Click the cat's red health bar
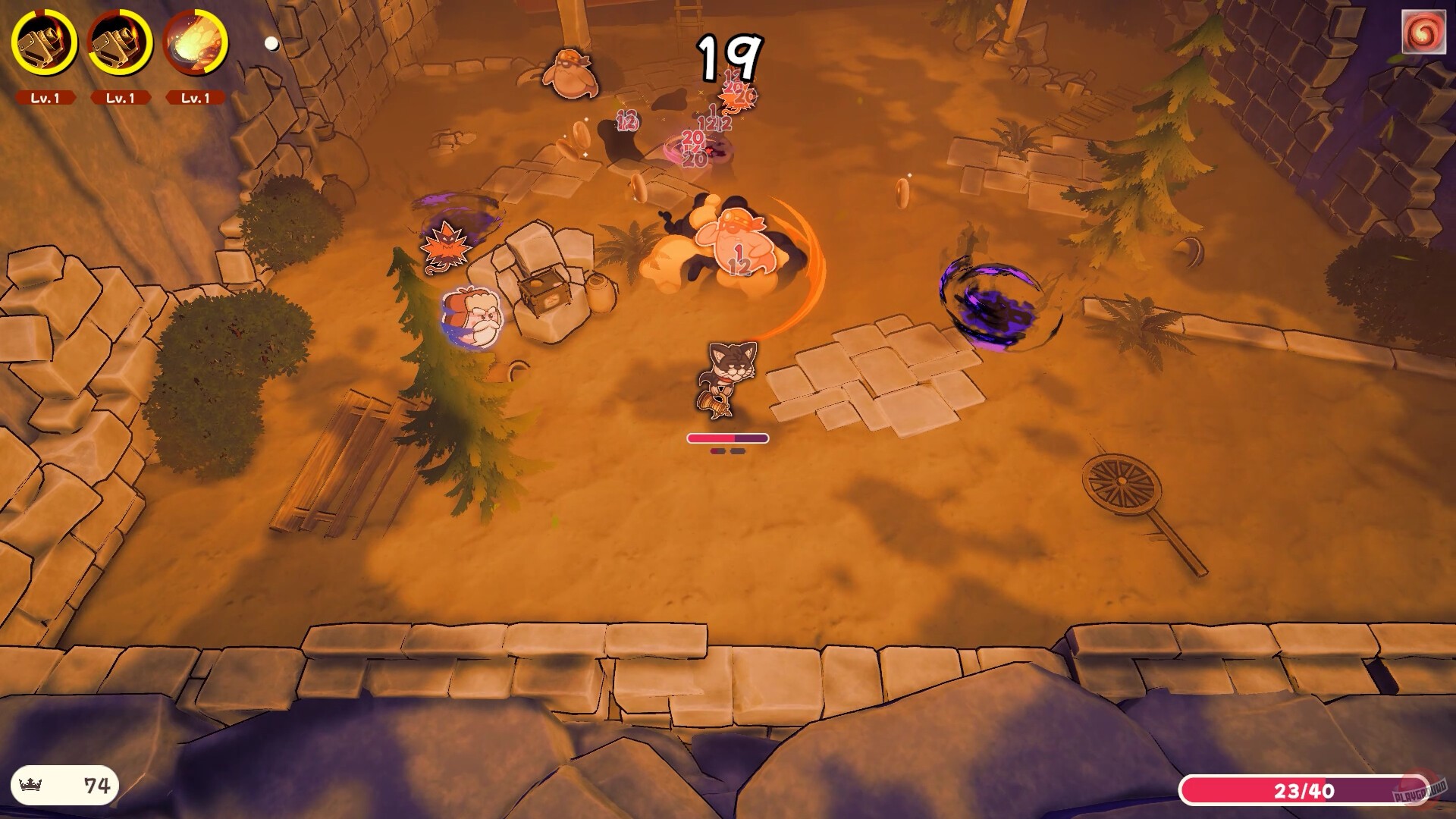This screenshot has width=1456, height=819. (726, 438)
